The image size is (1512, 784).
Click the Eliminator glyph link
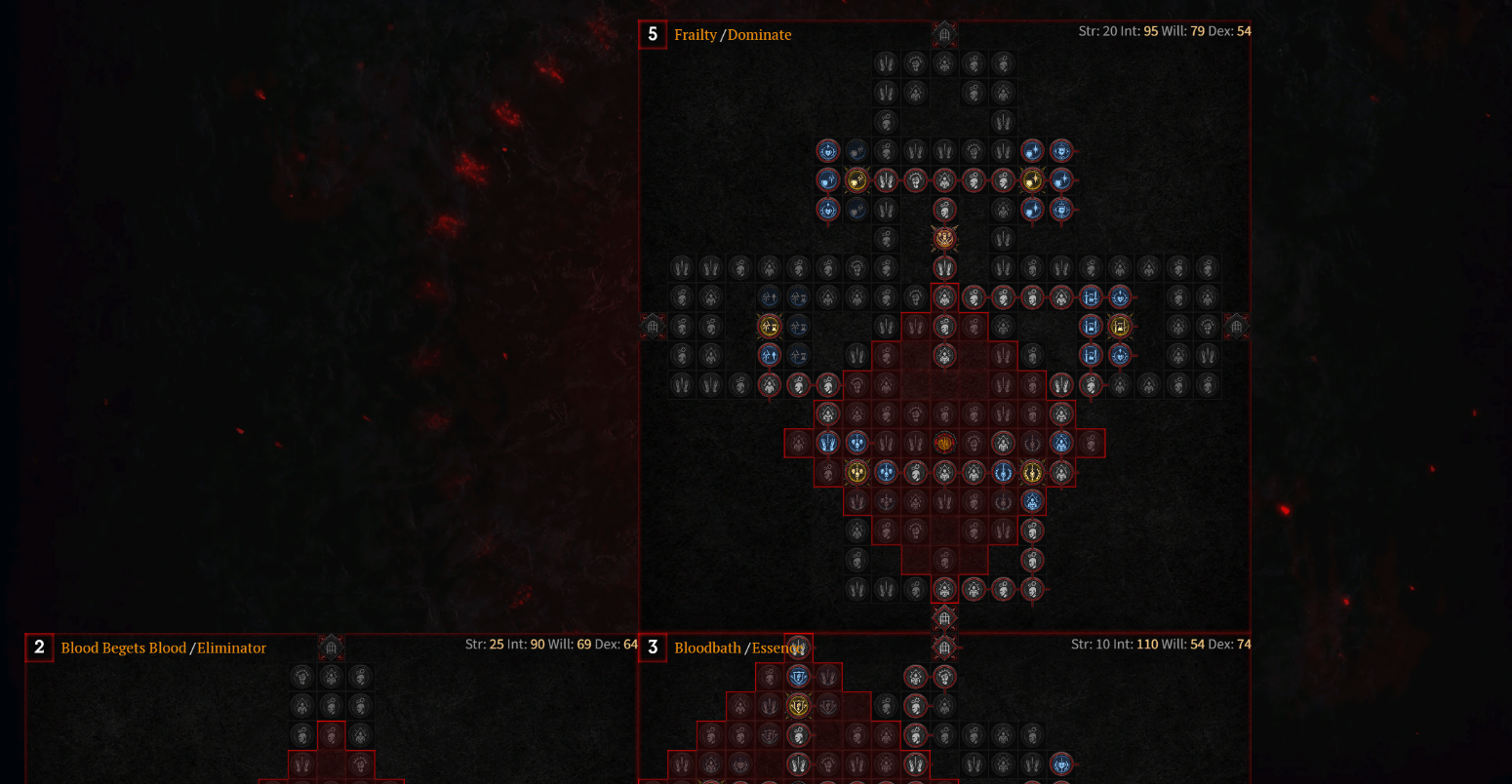(x=231, y=647)
